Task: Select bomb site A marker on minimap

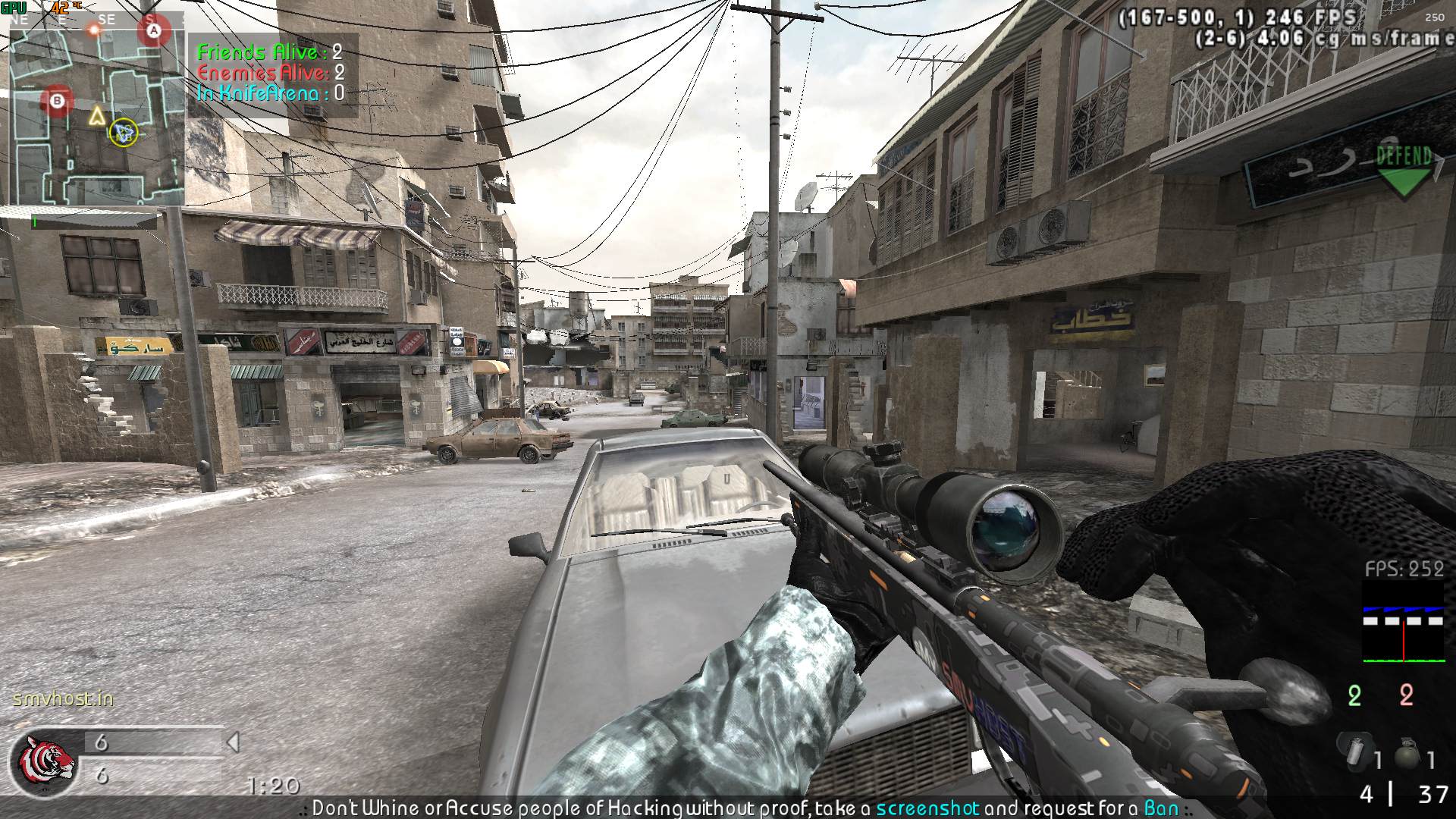Action: point(155,32)
